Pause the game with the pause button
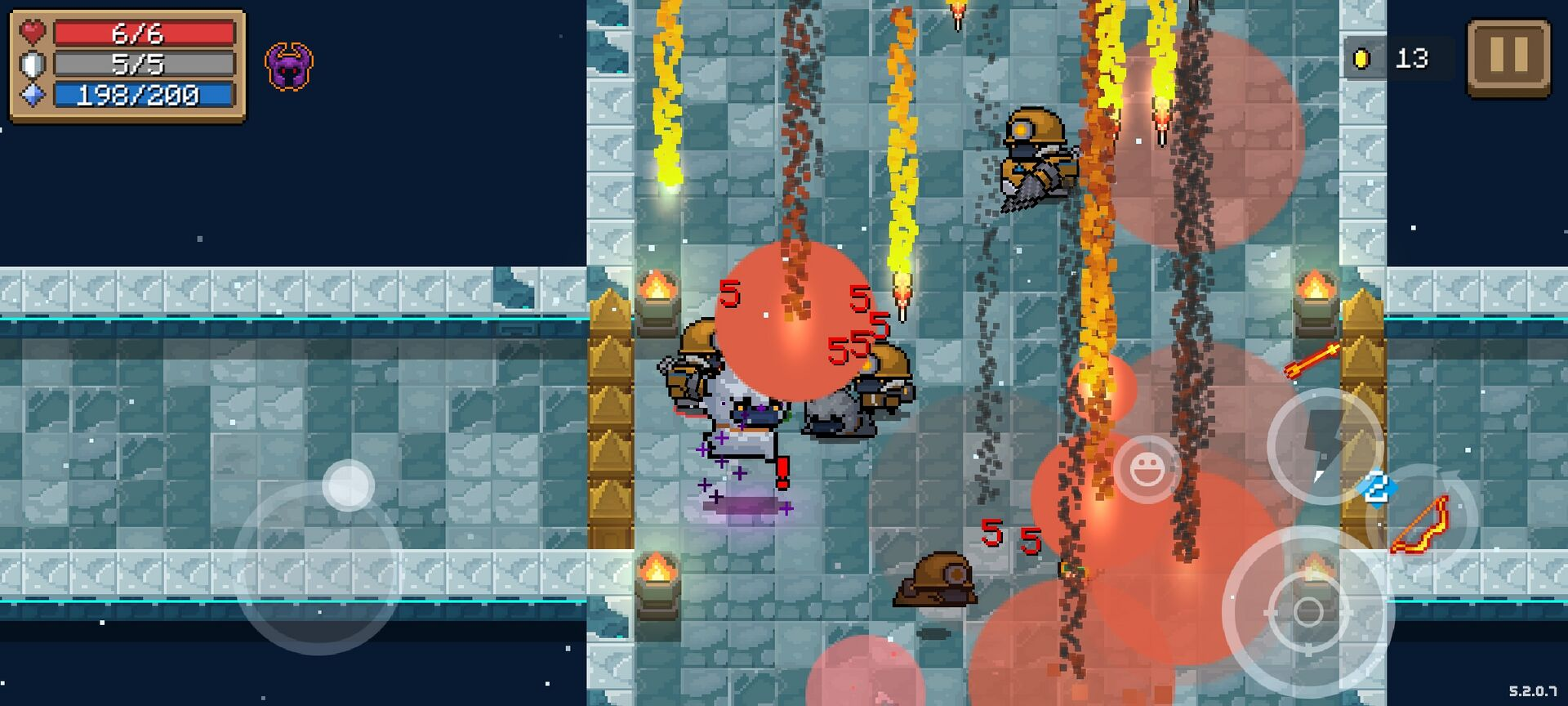Image resolution: width=1568 pixels, height=706 pixels. (1508, 58)
